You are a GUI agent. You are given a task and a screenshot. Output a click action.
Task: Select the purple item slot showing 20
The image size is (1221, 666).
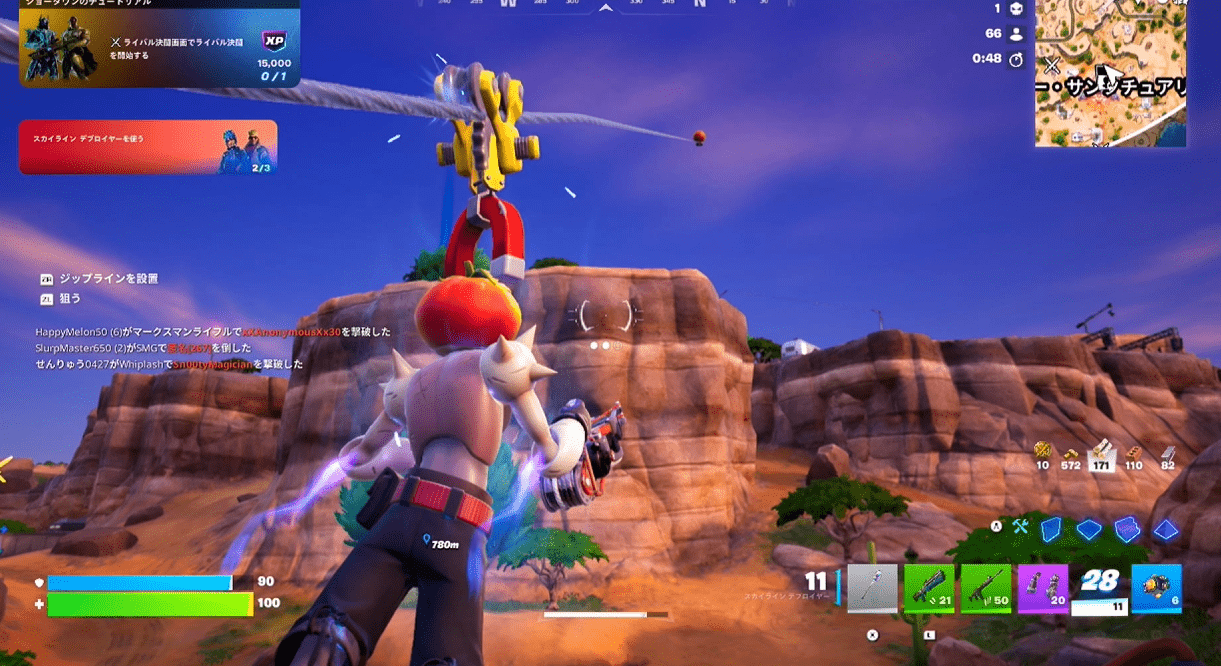tap(1043, 588)
